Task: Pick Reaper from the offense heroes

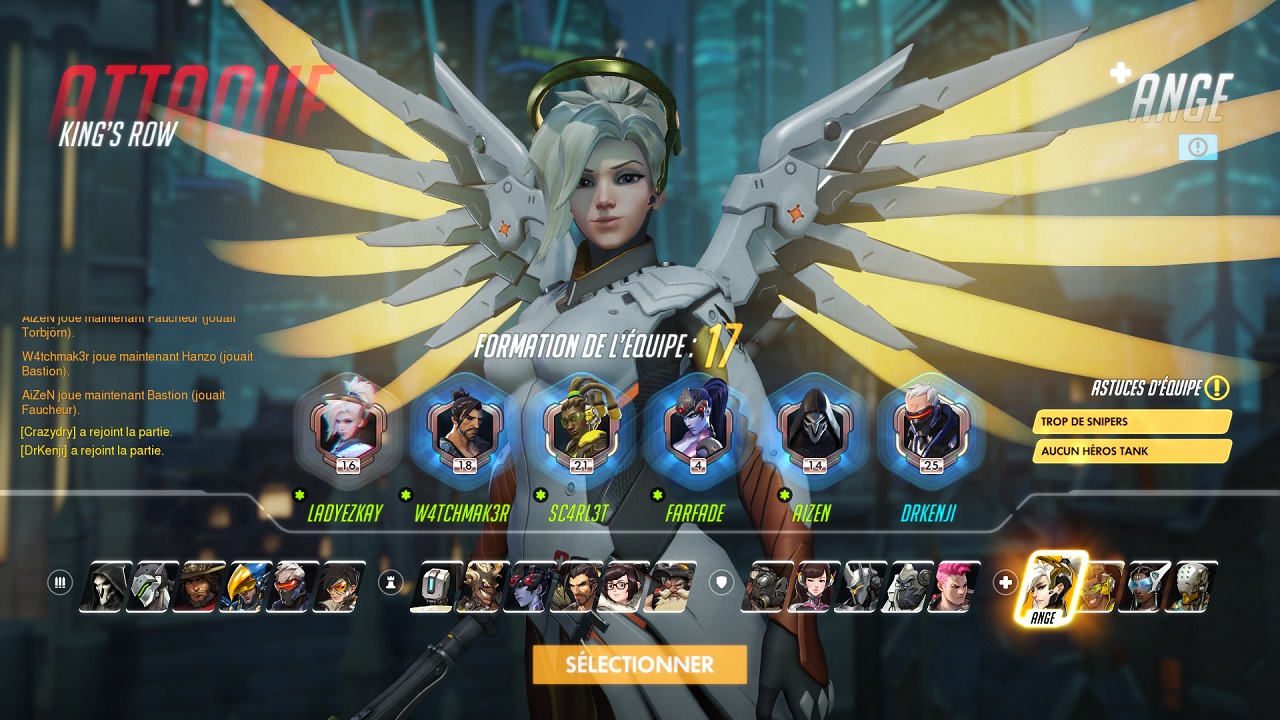Action: 105,587
